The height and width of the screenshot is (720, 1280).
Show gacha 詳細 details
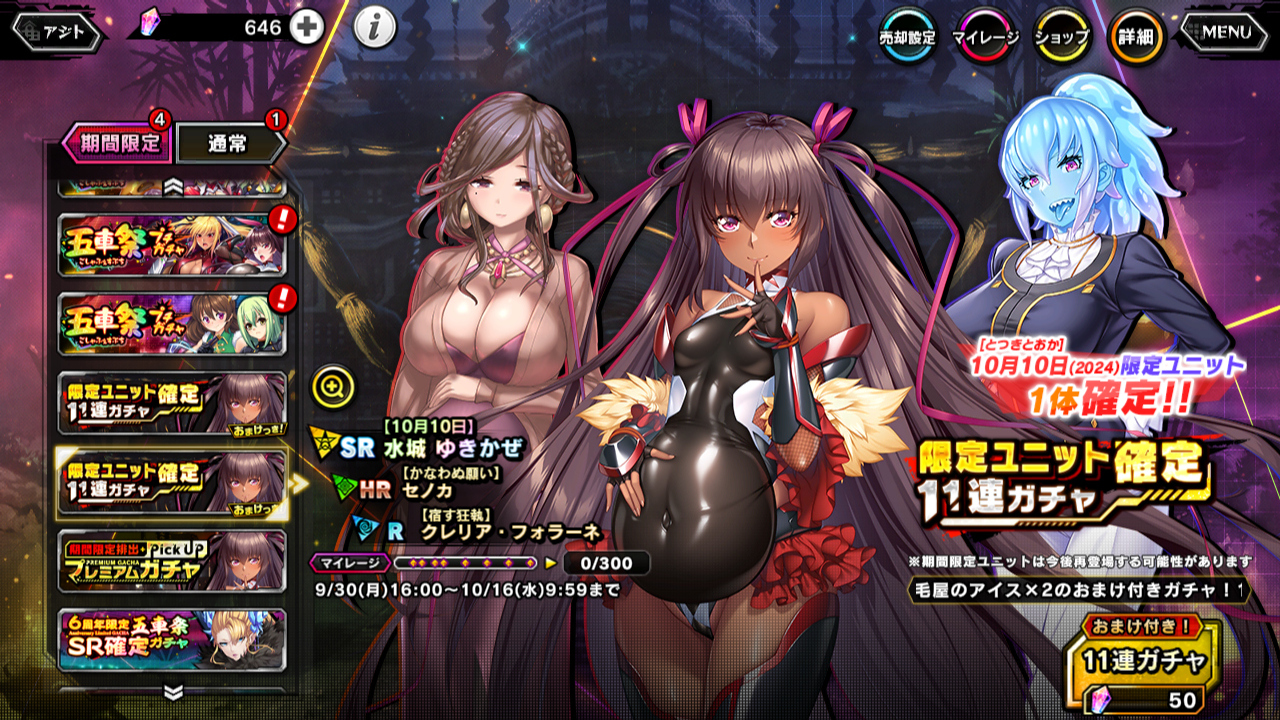(x=1137, y=37)
